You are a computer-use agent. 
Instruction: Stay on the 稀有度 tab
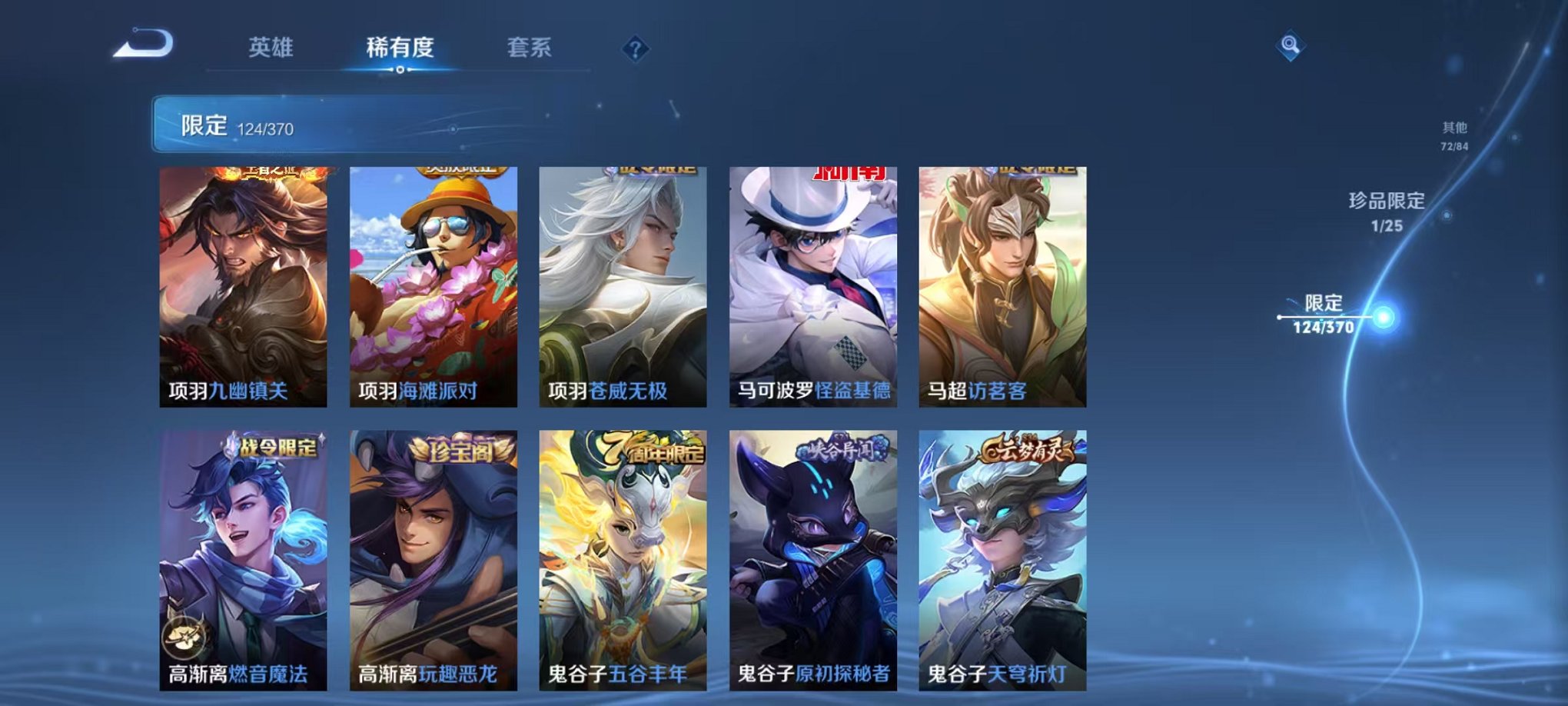(400, 48)
